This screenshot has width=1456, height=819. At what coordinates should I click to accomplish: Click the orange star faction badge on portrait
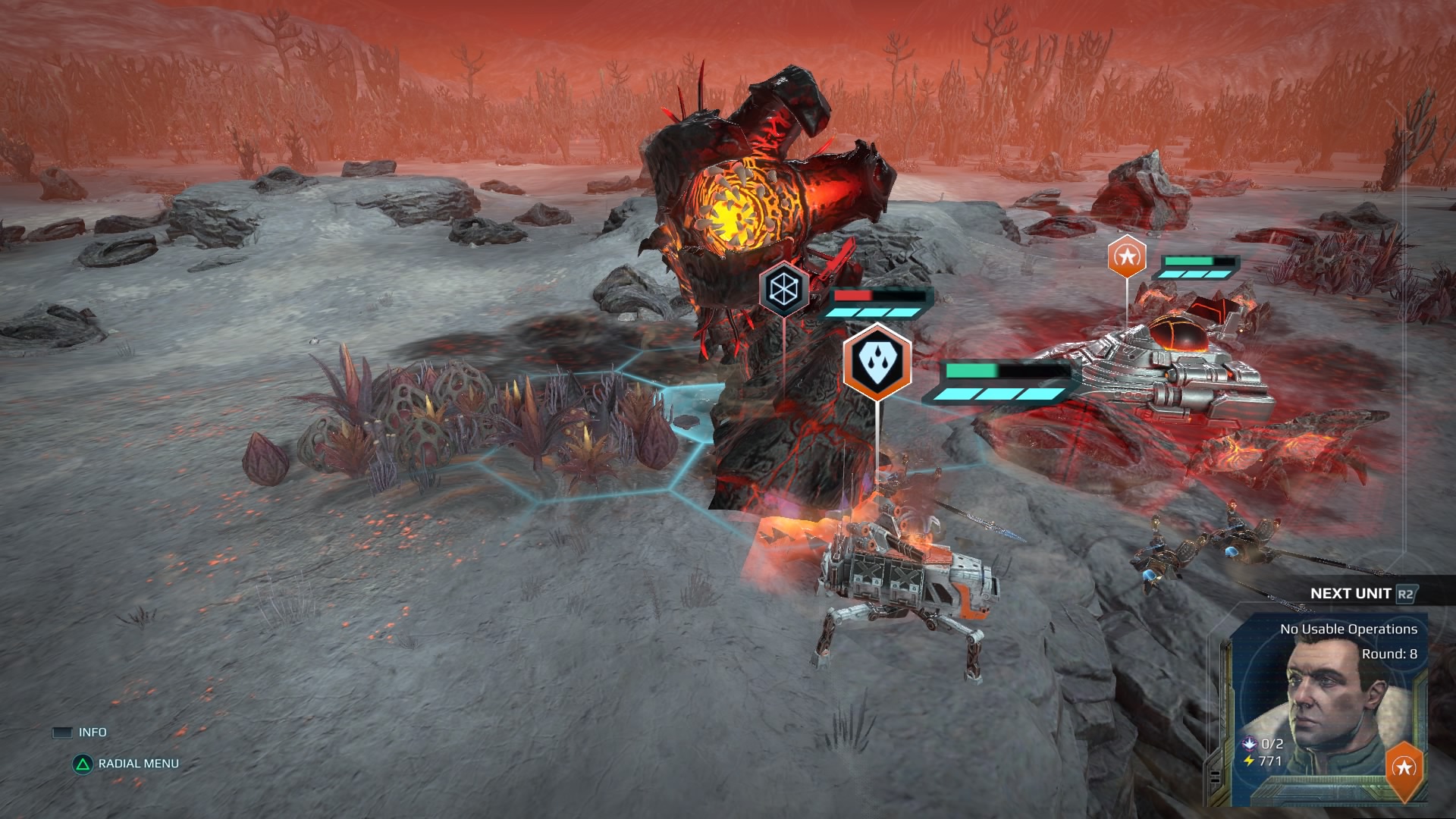[1404, 768]
